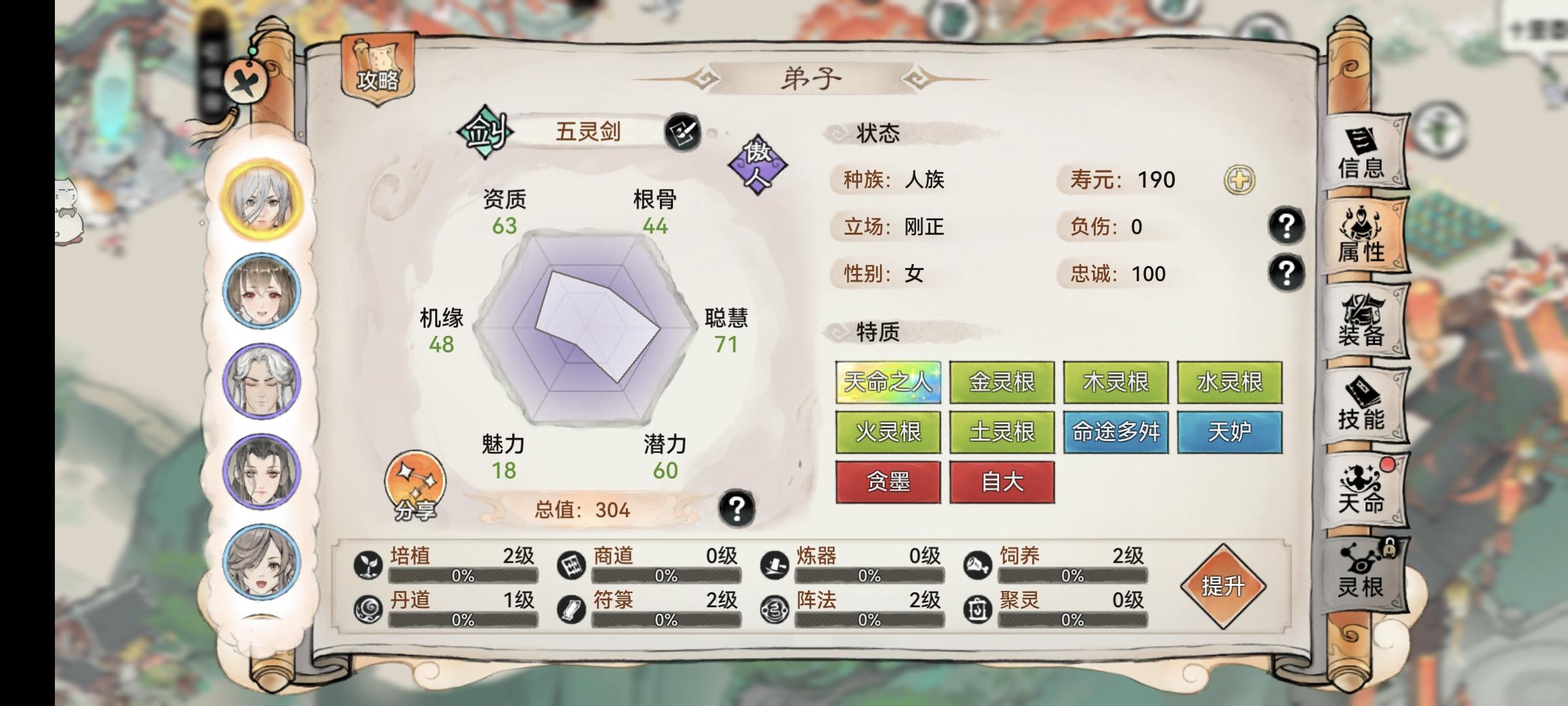Click the 丹道 alchemy skill icon

pos(368,608)
